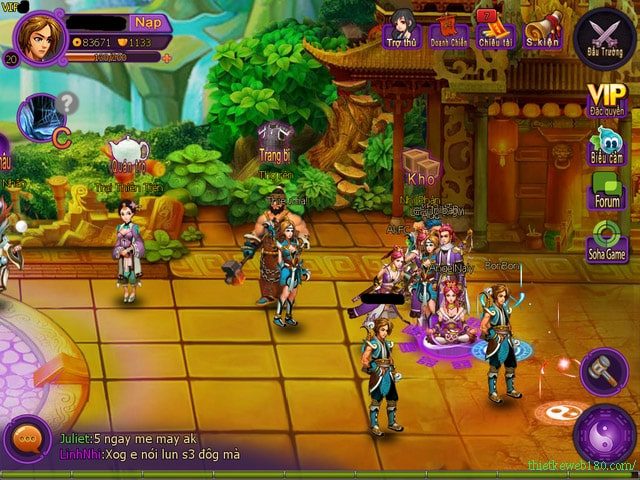The image size is (640, 480).
Task: Enter the Đấu Trường arena
Action: pyautogui.click(x=605, y=36)
